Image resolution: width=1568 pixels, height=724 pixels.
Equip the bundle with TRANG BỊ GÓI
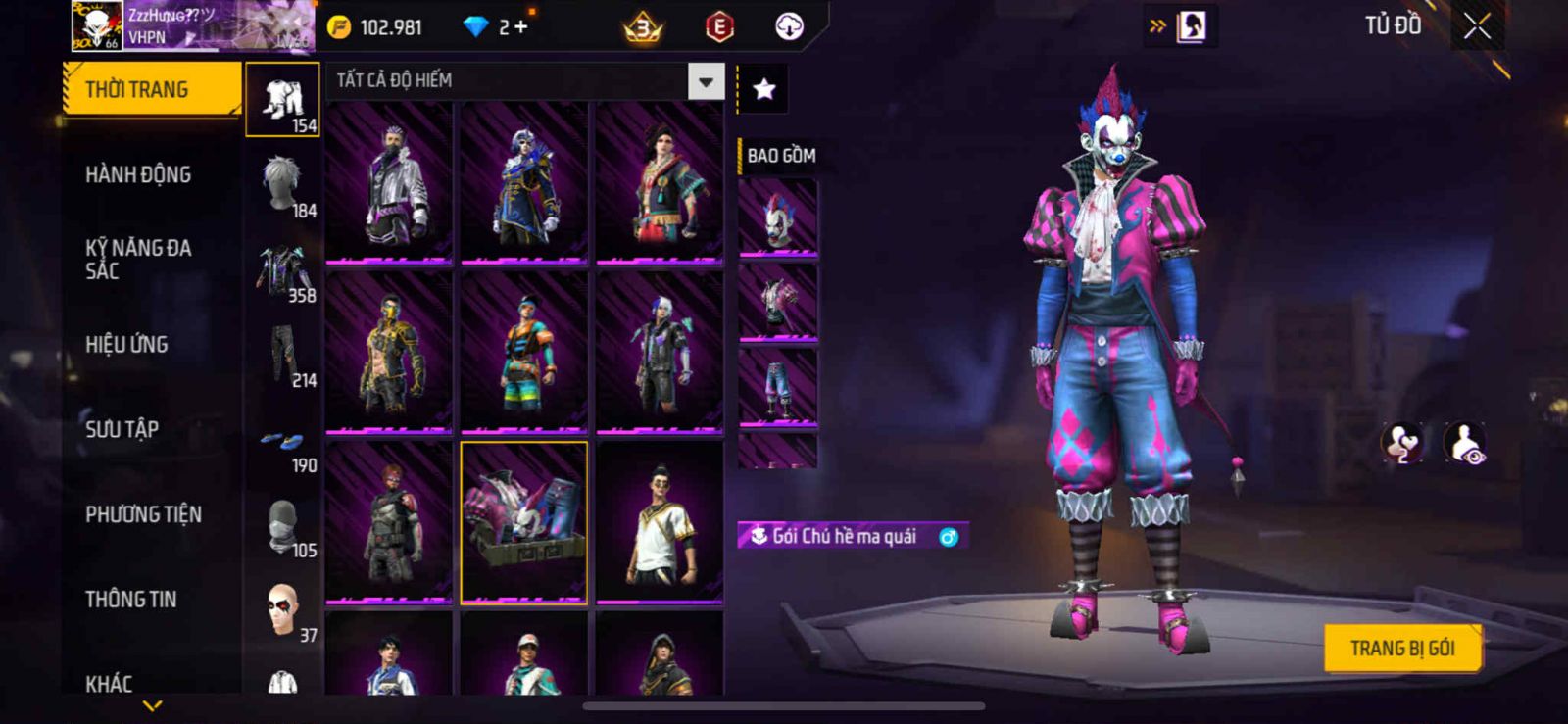pyautogui.click(x=1401, y=649)
